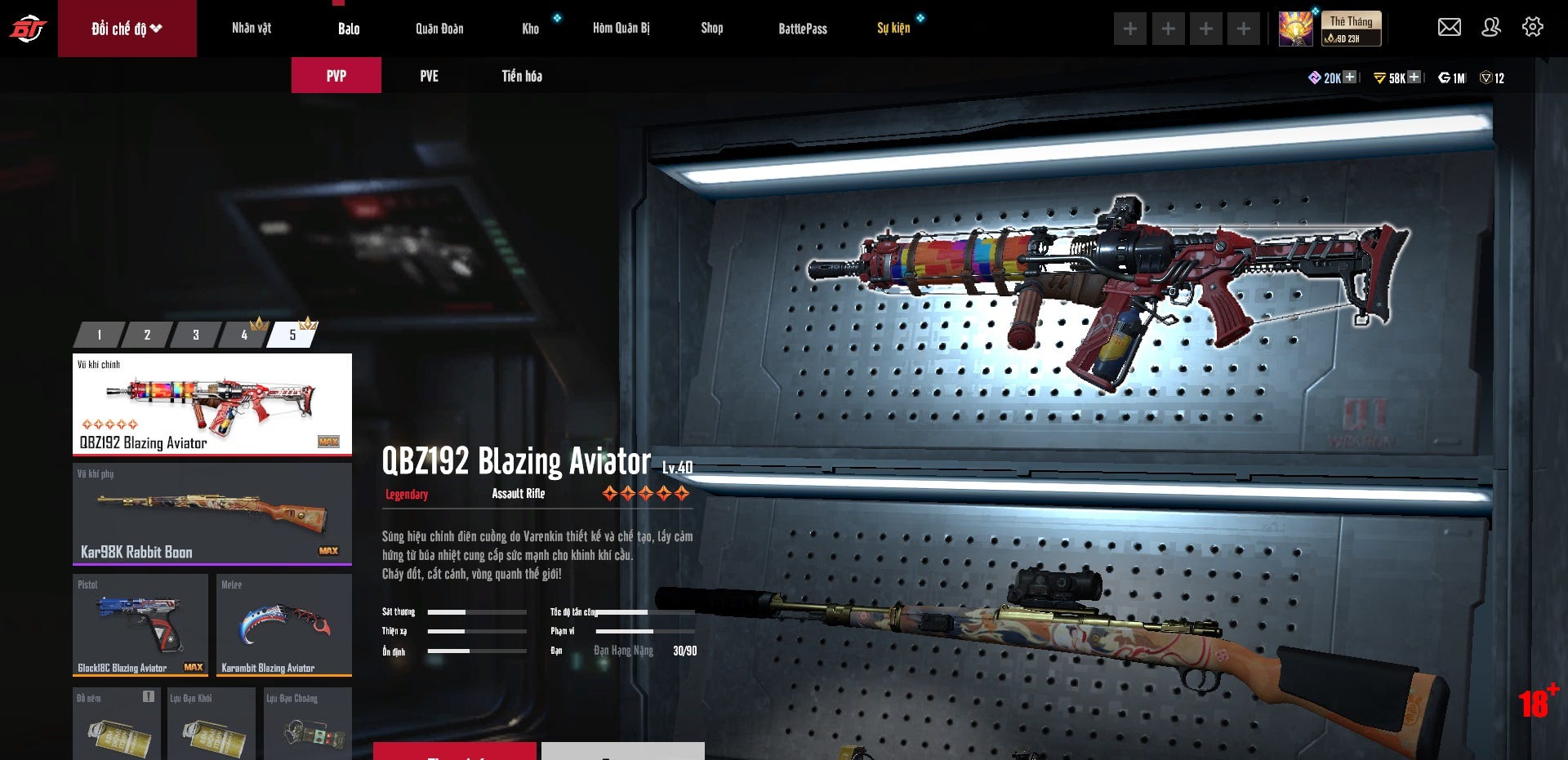Choose the Glock18C Blazing Aviator pistol slot
1568x760 pixels.
(140, 624)
